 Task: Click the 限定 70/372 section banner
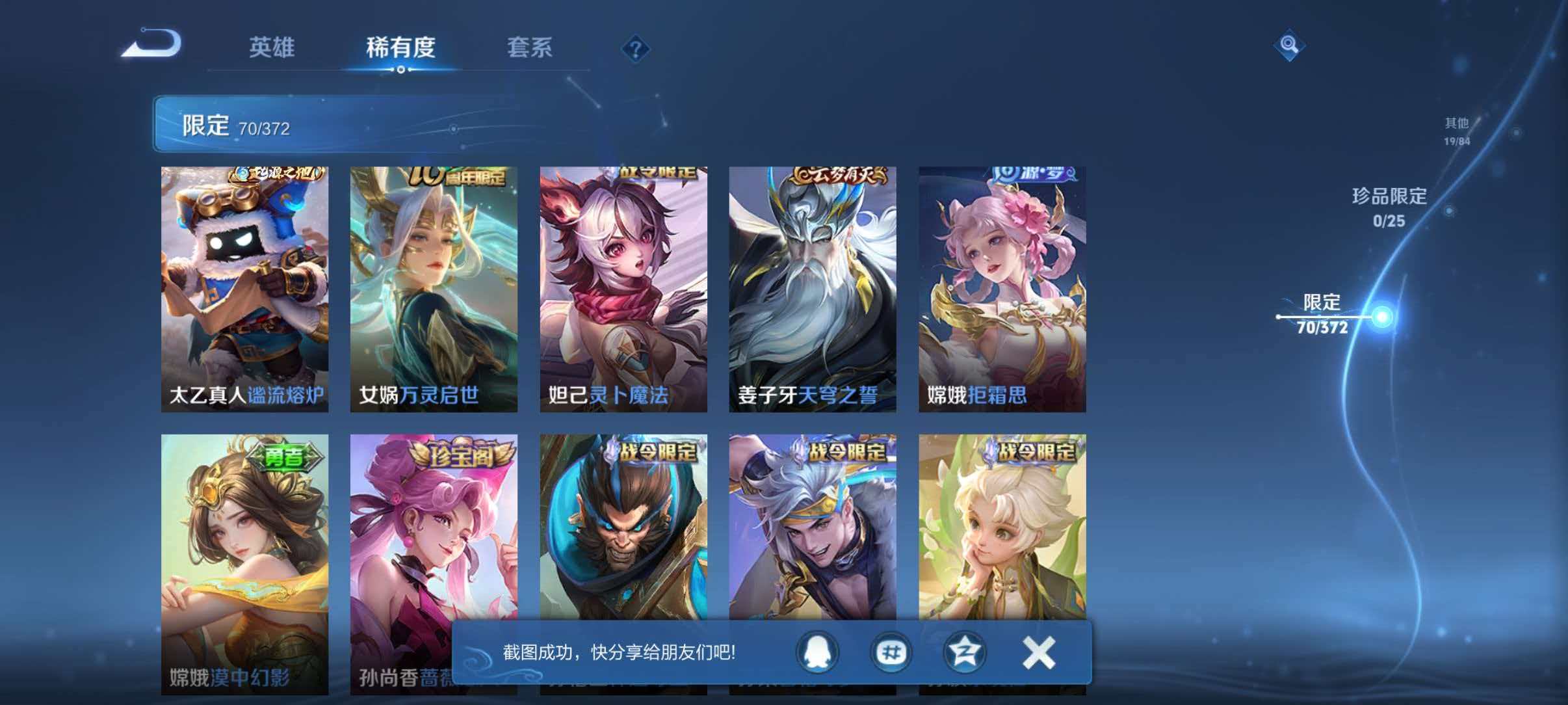click(x=273, y=125)
